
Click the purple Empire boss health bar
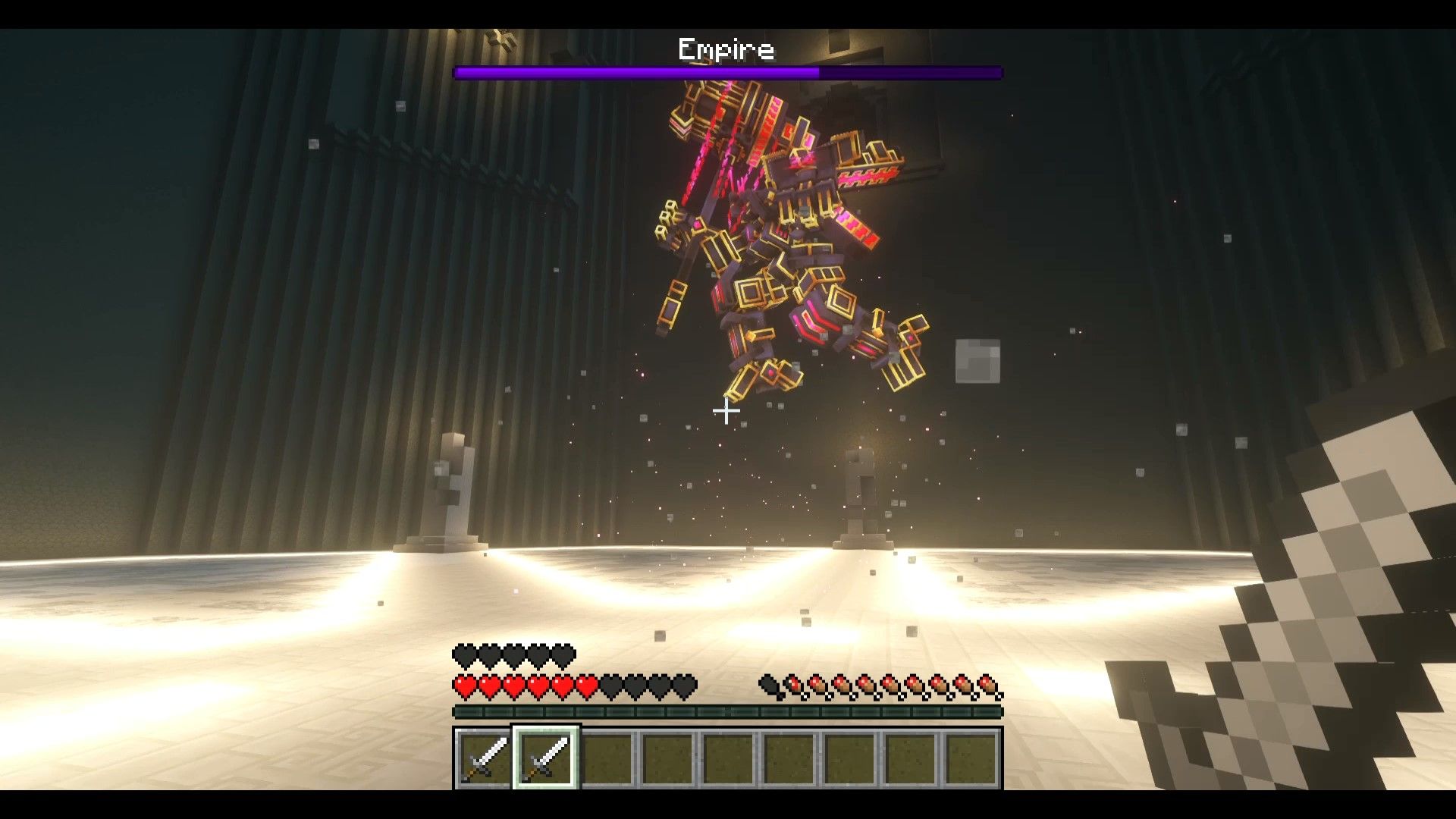[x=728, y=73]
